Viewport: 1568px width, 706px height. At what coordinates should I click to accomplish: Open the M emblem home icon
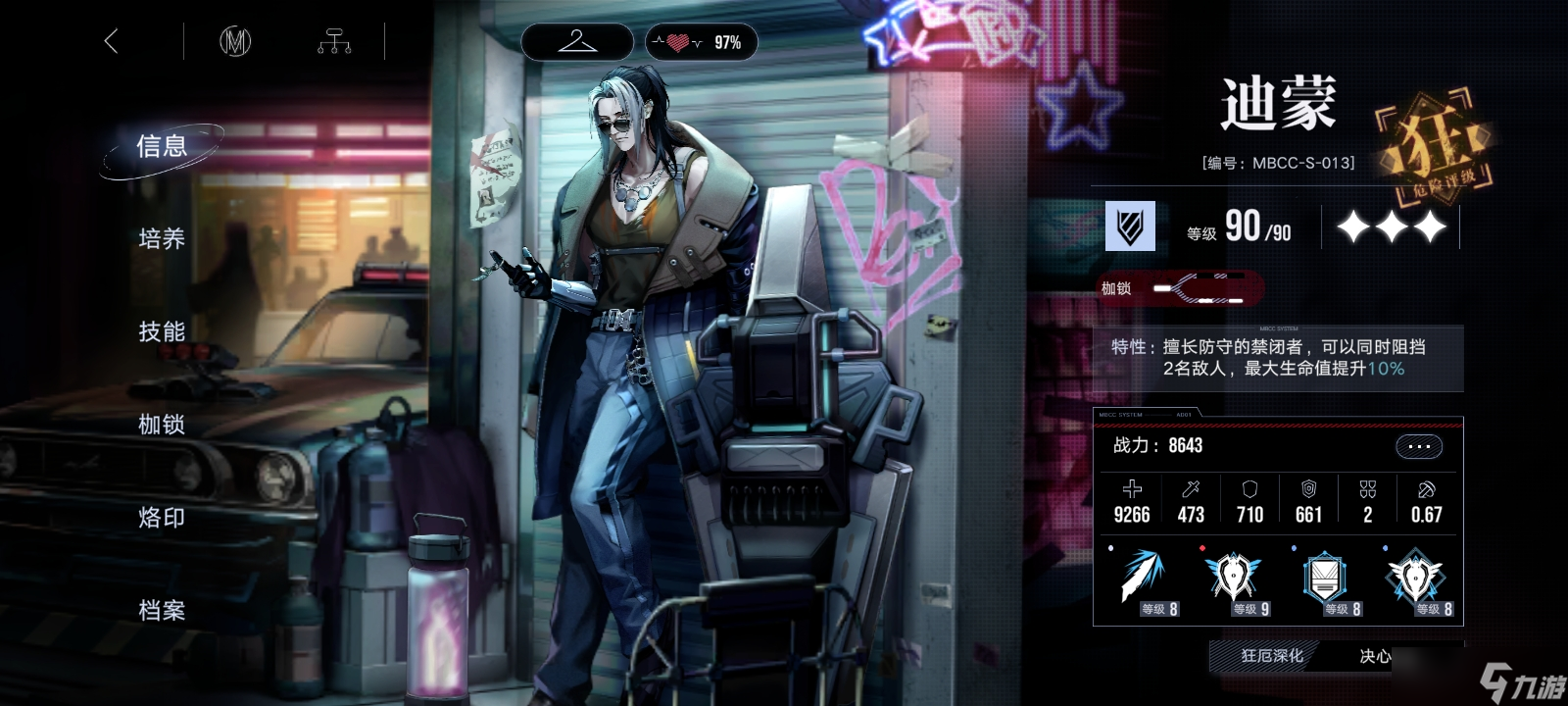pyautogui.click(x=235, y=41)
